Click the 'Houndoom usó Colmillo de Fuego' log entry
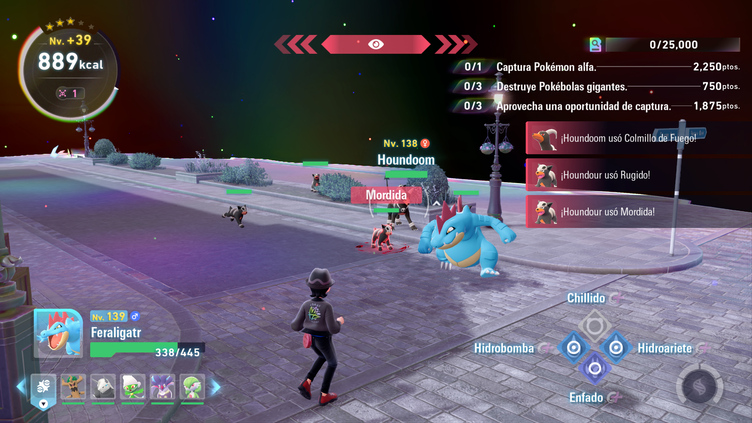Viewport: 752px width, 423px height. [x=614, y=138]
